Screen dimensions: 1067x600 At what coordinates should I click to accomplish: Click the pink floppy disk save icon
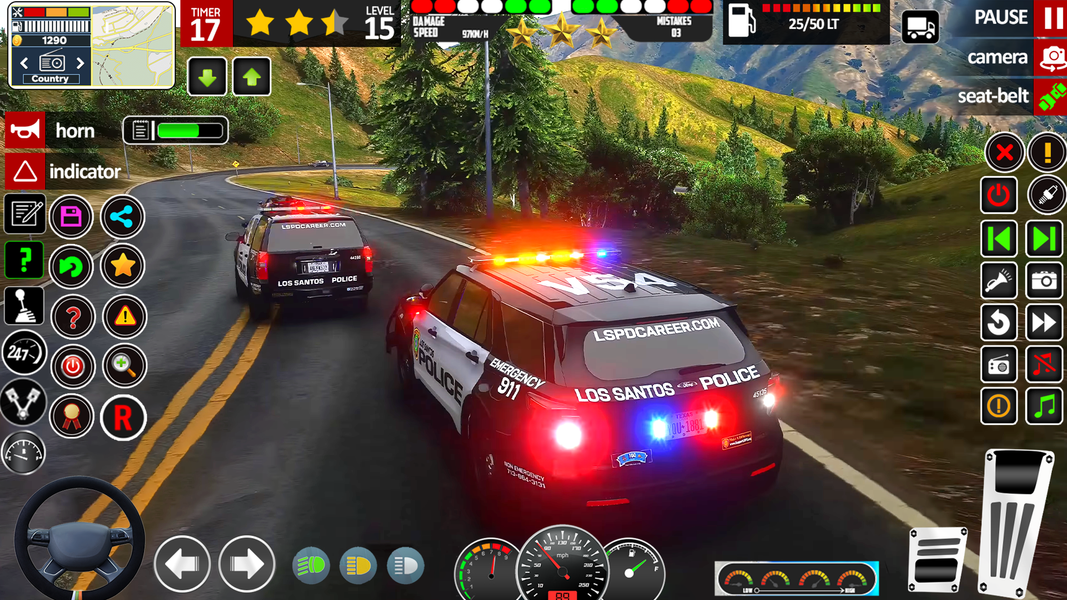(71, 216)
